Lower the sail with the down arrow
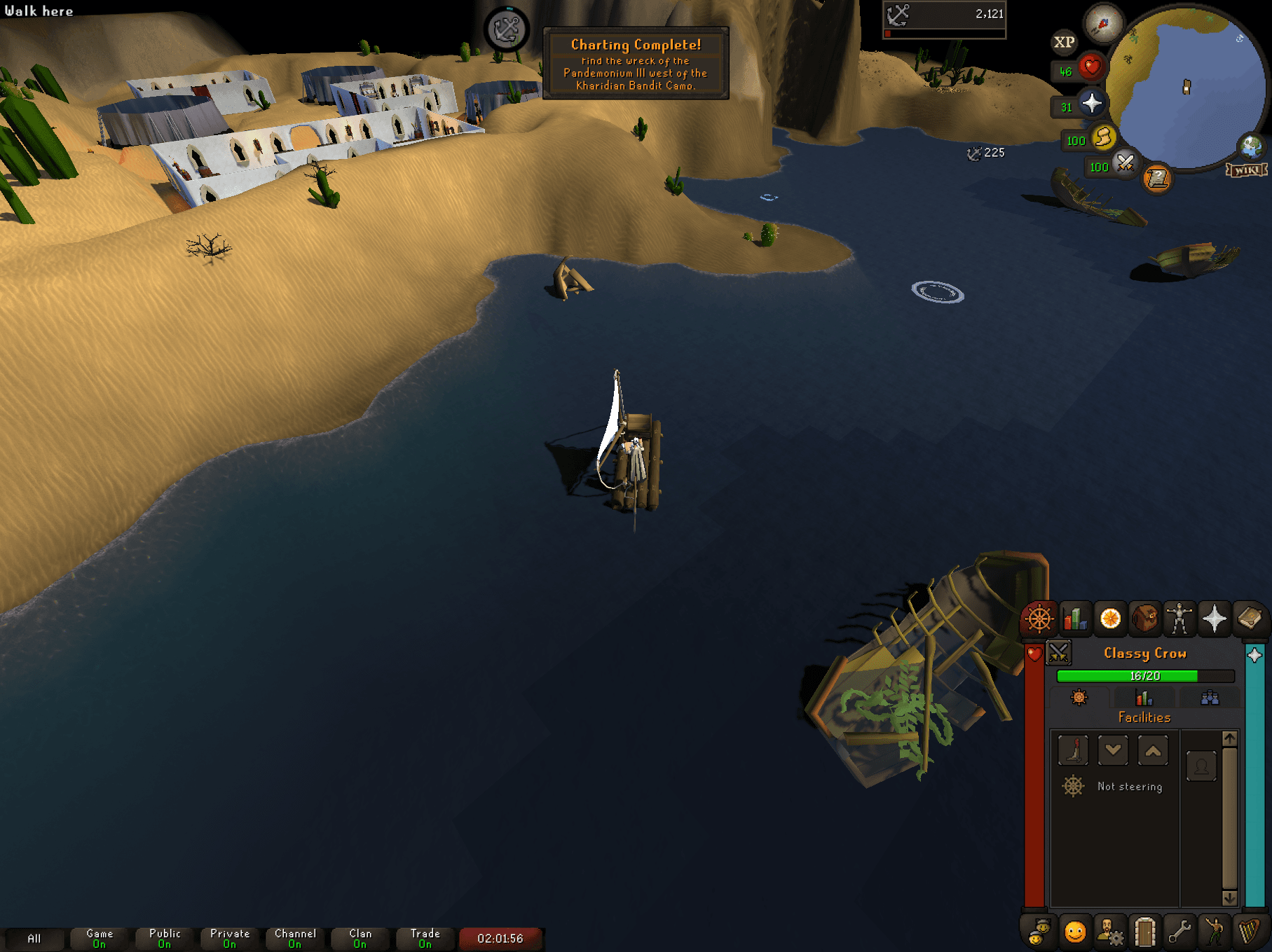This screenshot has width=1272, height=952. click(x=1113, y=750)
